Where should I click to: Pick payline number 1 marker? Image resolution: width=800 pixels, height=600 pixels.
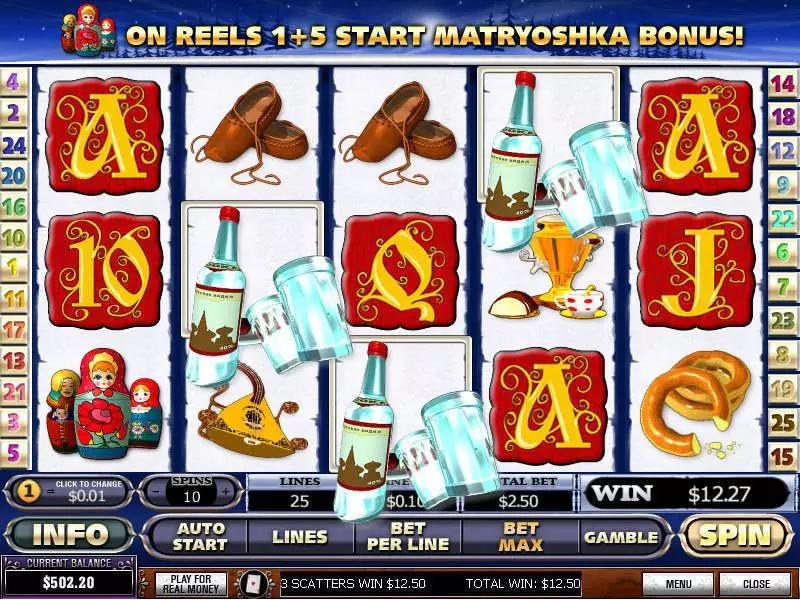[x=14, y=267]
